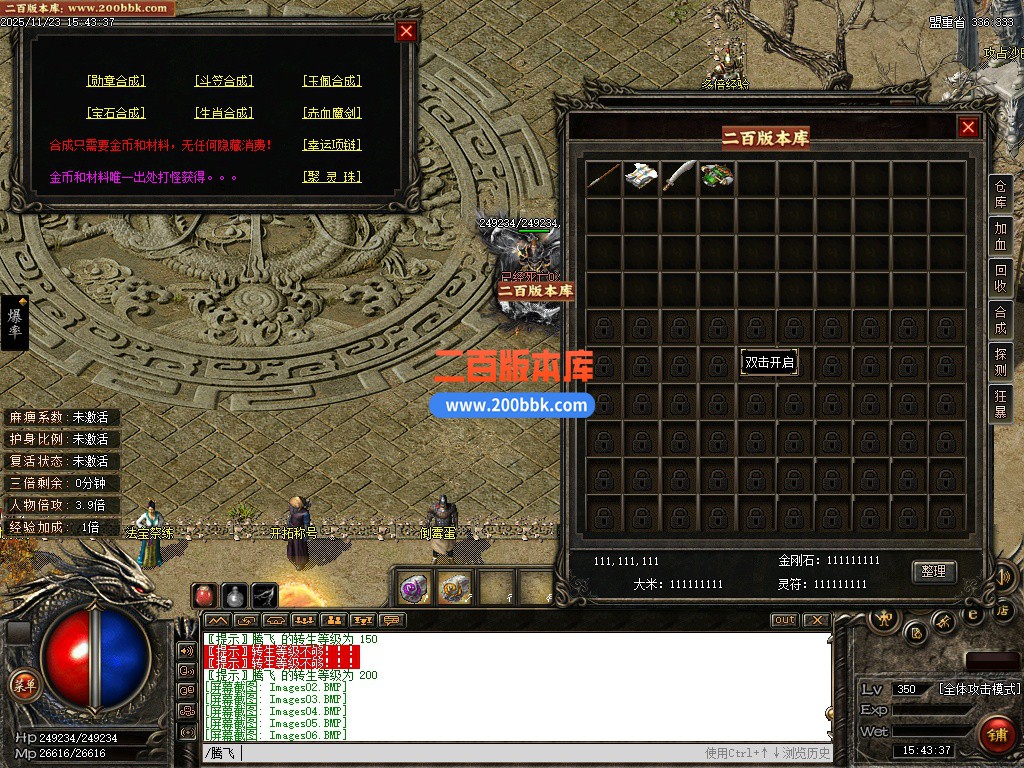The image size is (1024, 768).
Task: Open the 宝石合成 gem synthesis link
Action: coord(116,113)
